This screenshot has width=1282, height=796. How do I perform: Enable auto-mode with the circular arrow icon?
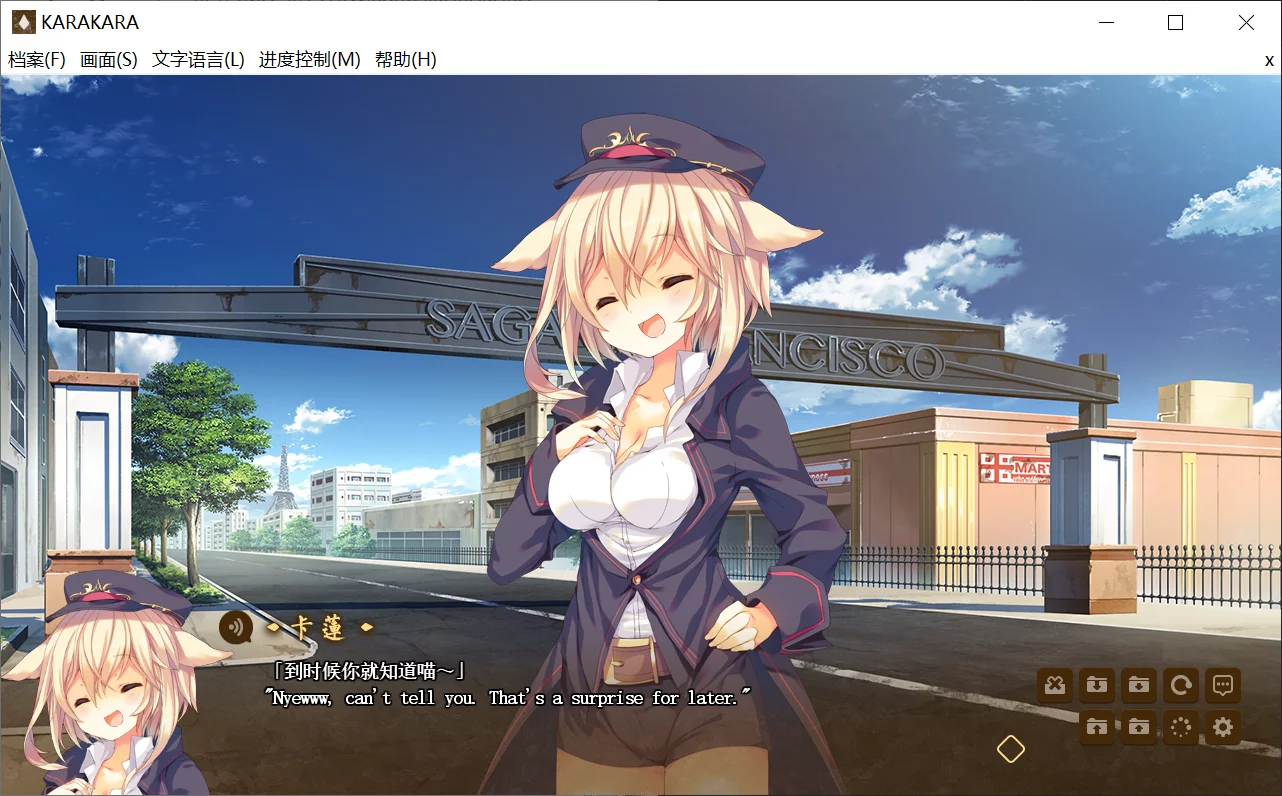coord(1180,685)
